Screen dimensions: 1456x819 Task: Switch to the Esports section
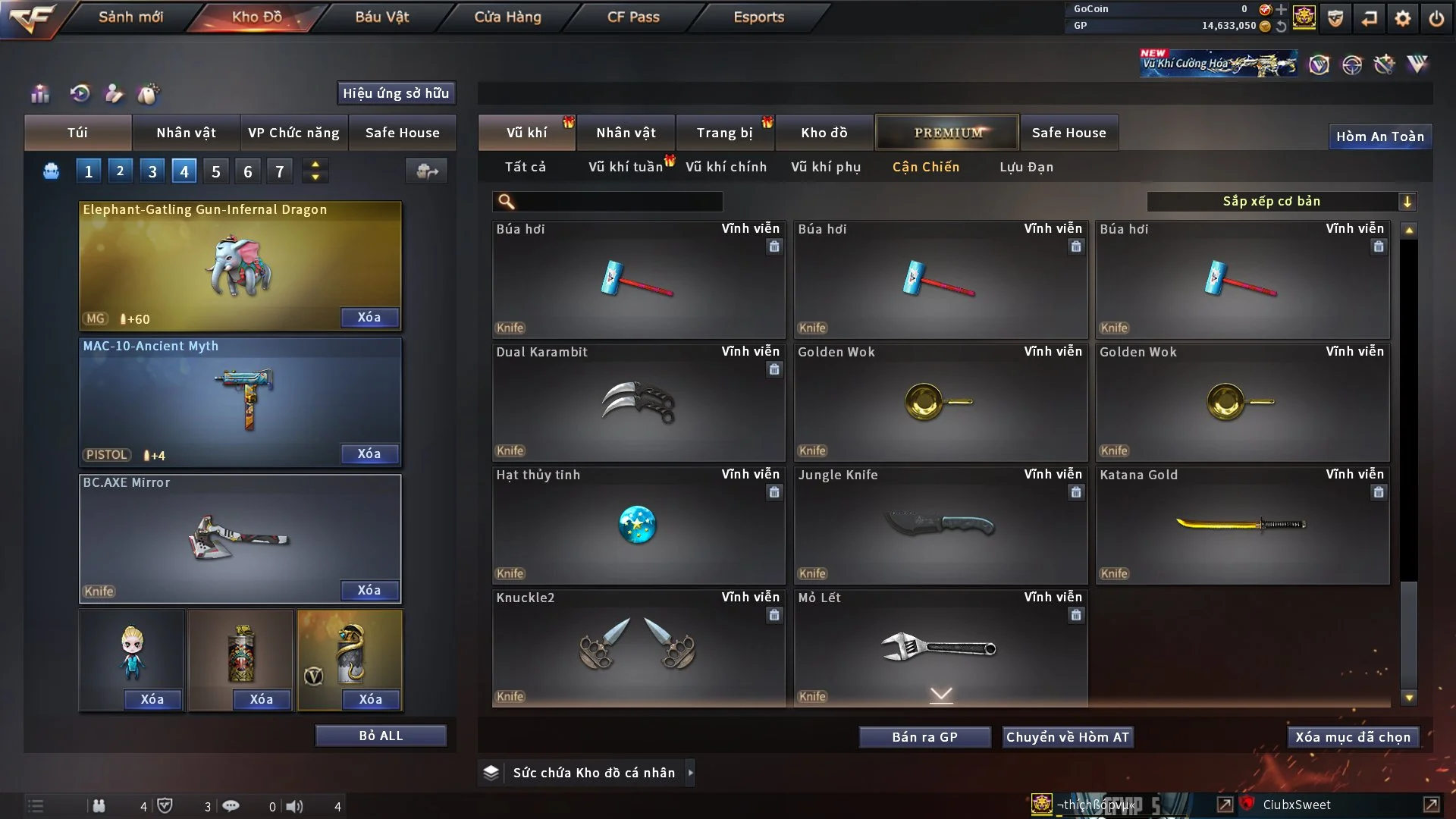click(x=758, y=17)
